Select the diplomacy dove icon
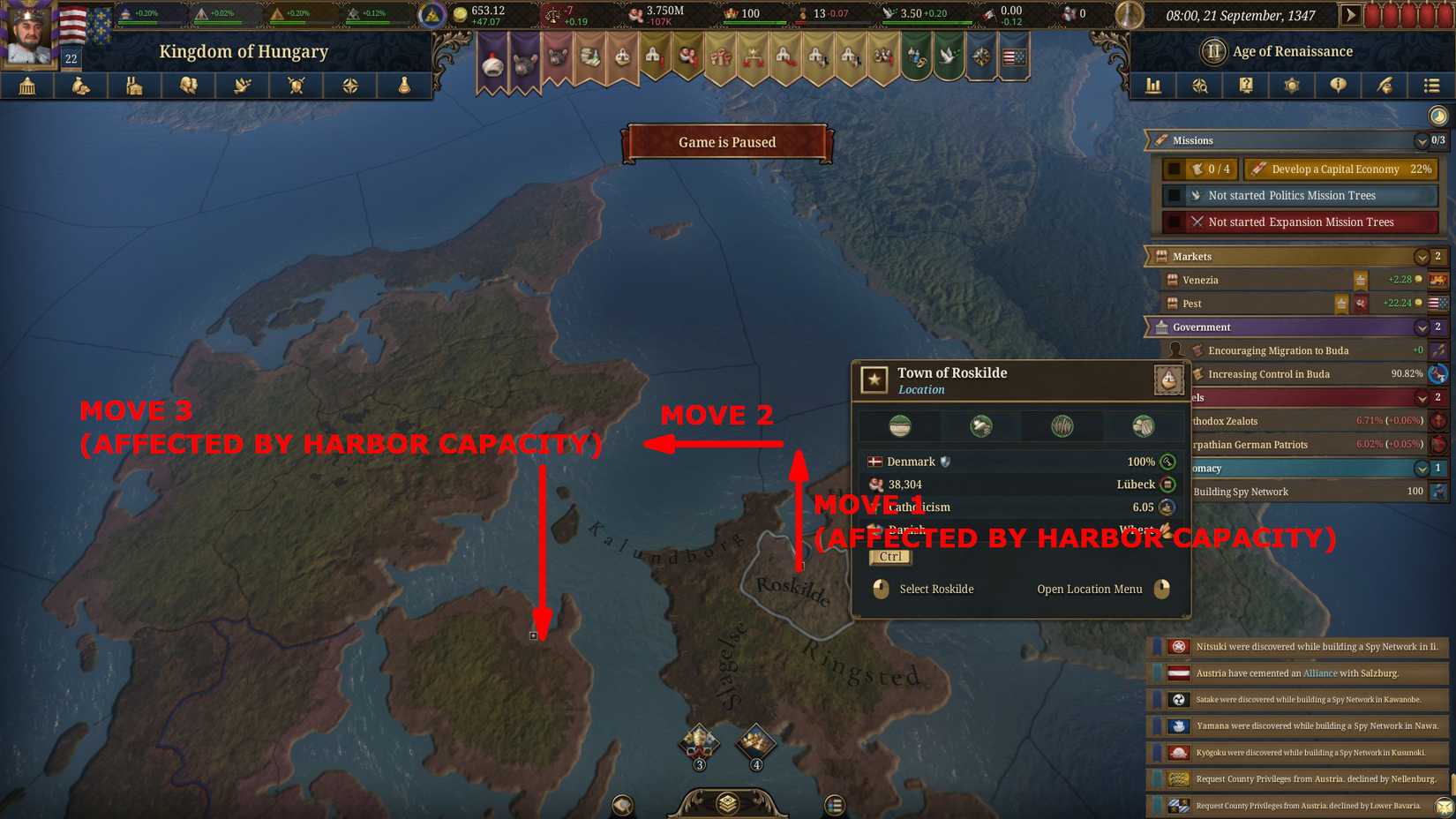Viewport: 1456px width, 819px height. (x=241, y=86)
